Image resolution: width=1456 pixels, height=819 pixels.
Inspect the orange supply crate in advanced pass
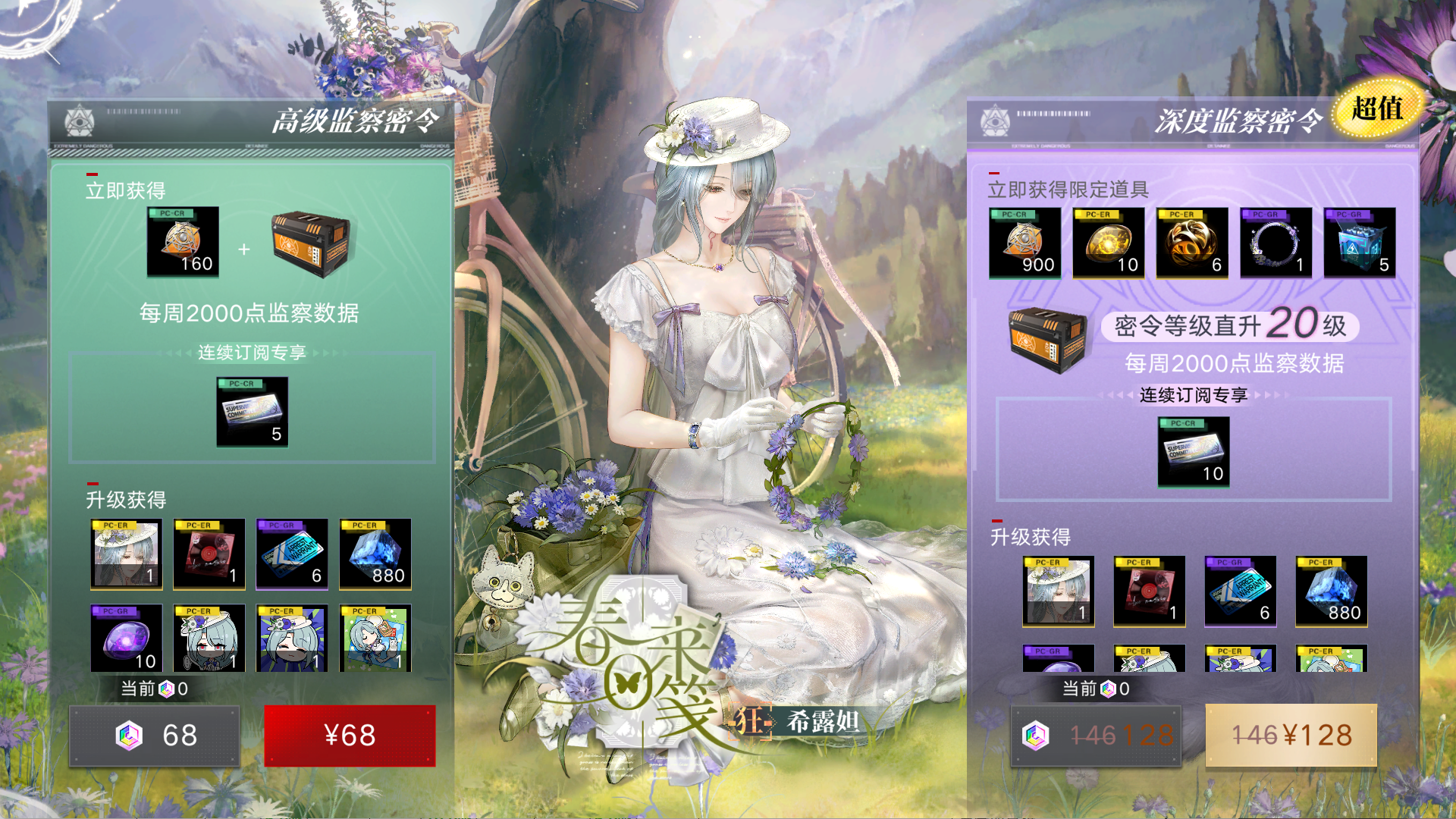tap(311, 243)
